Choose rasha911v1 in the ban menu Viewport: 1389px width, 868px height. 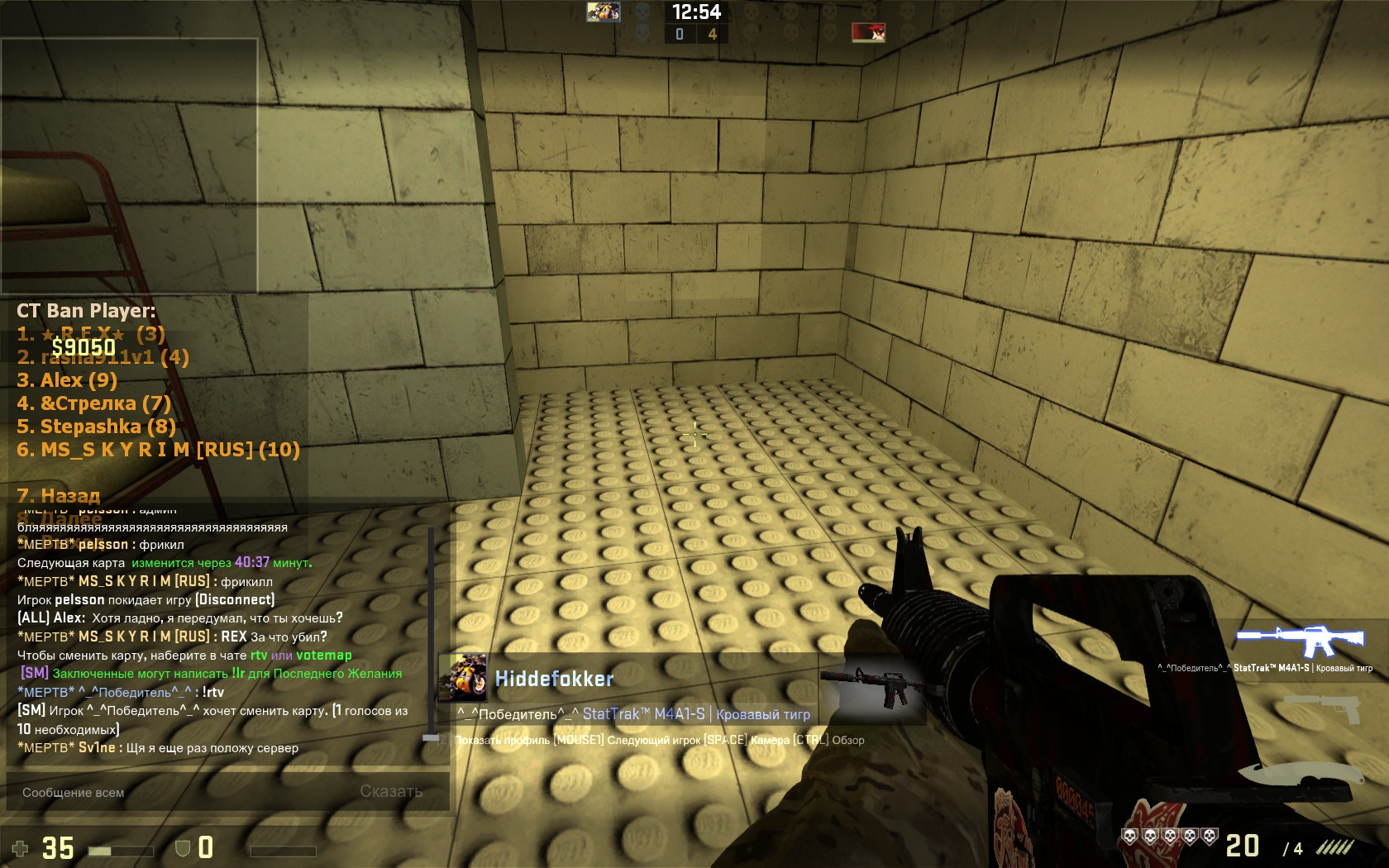pos(103,357)
